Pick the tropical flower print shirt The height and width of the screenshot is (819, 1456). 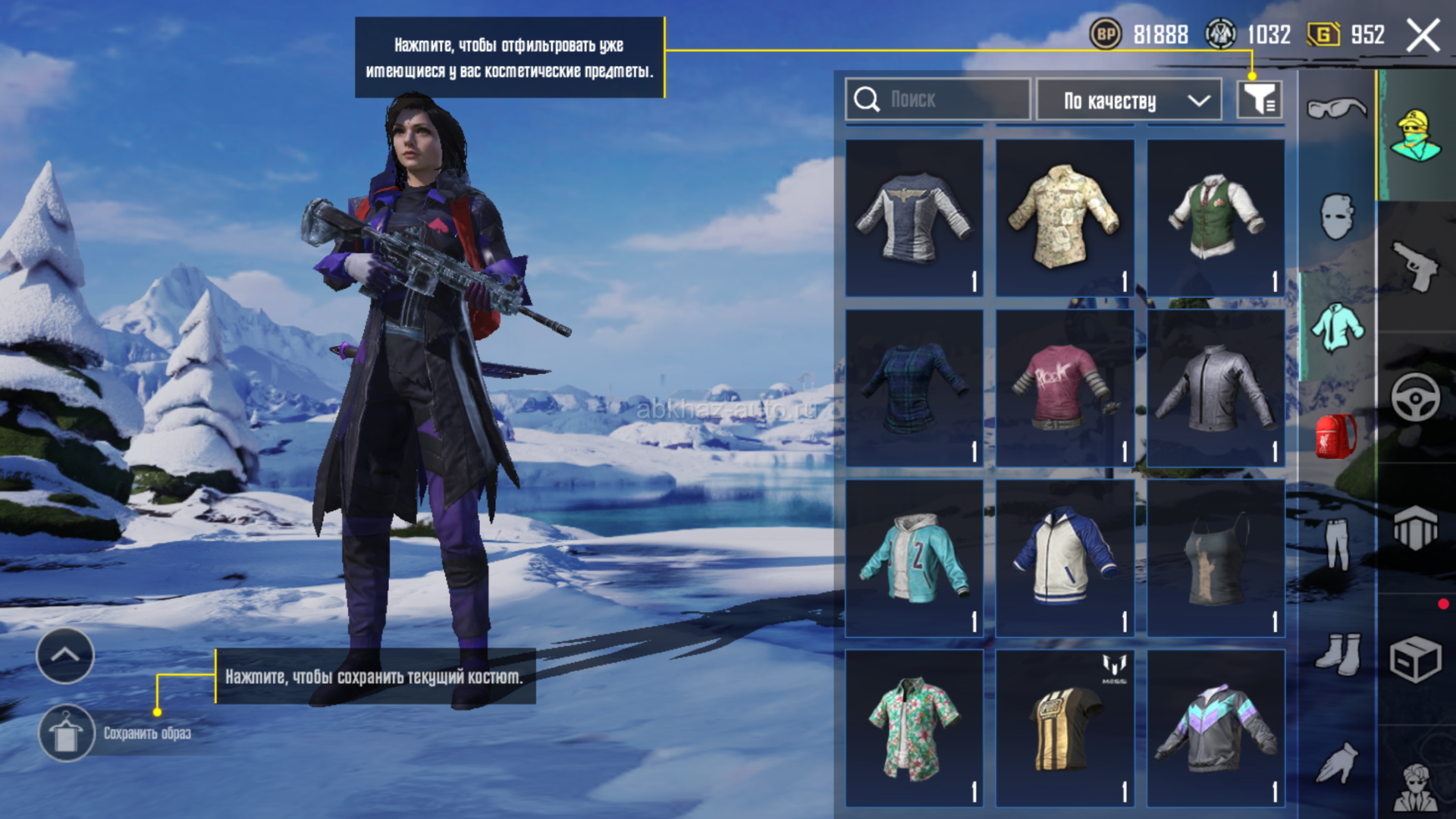pos(915,728)
